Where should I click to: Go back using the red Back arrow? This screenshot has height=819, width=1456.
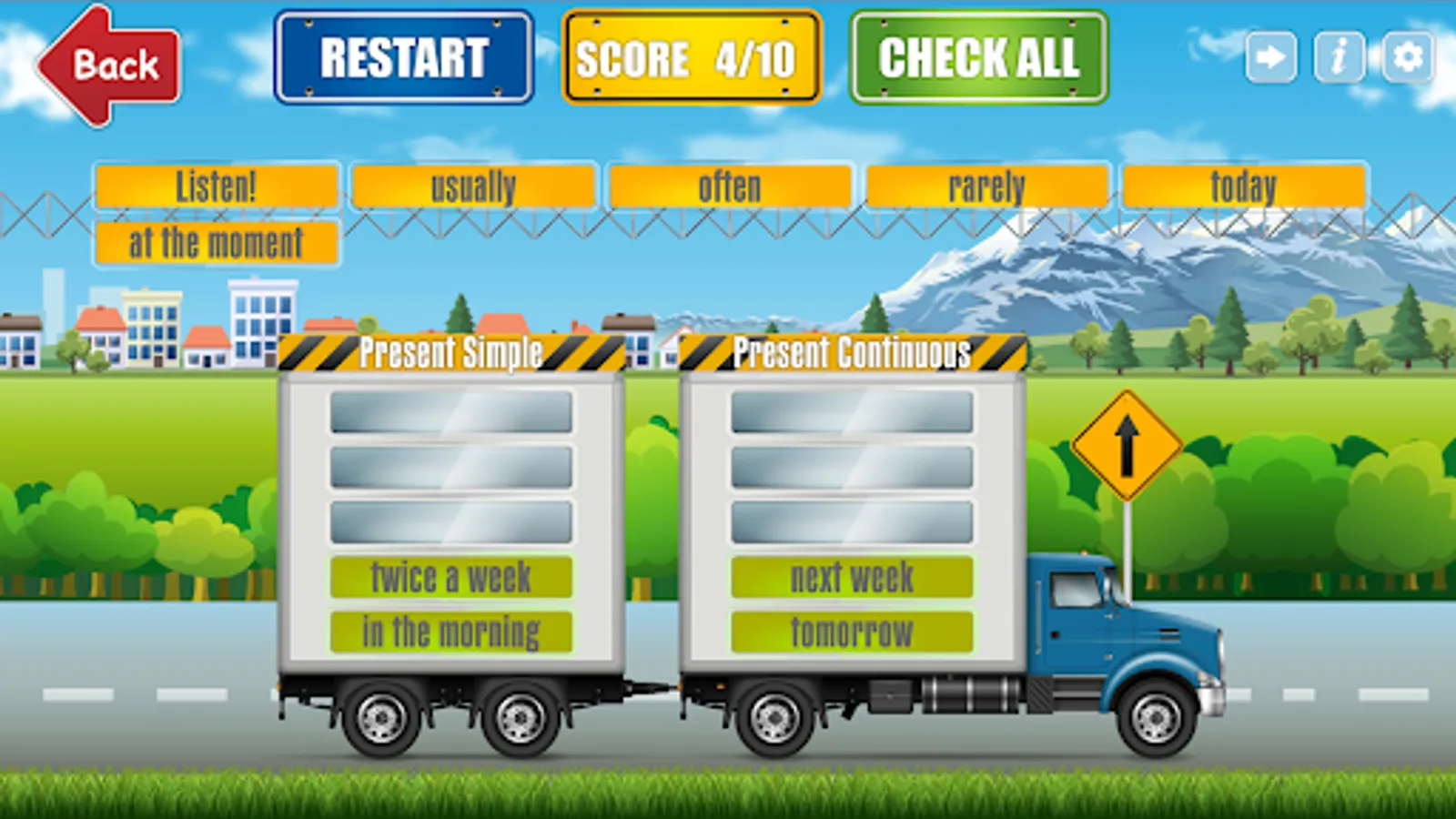point(109,66)
